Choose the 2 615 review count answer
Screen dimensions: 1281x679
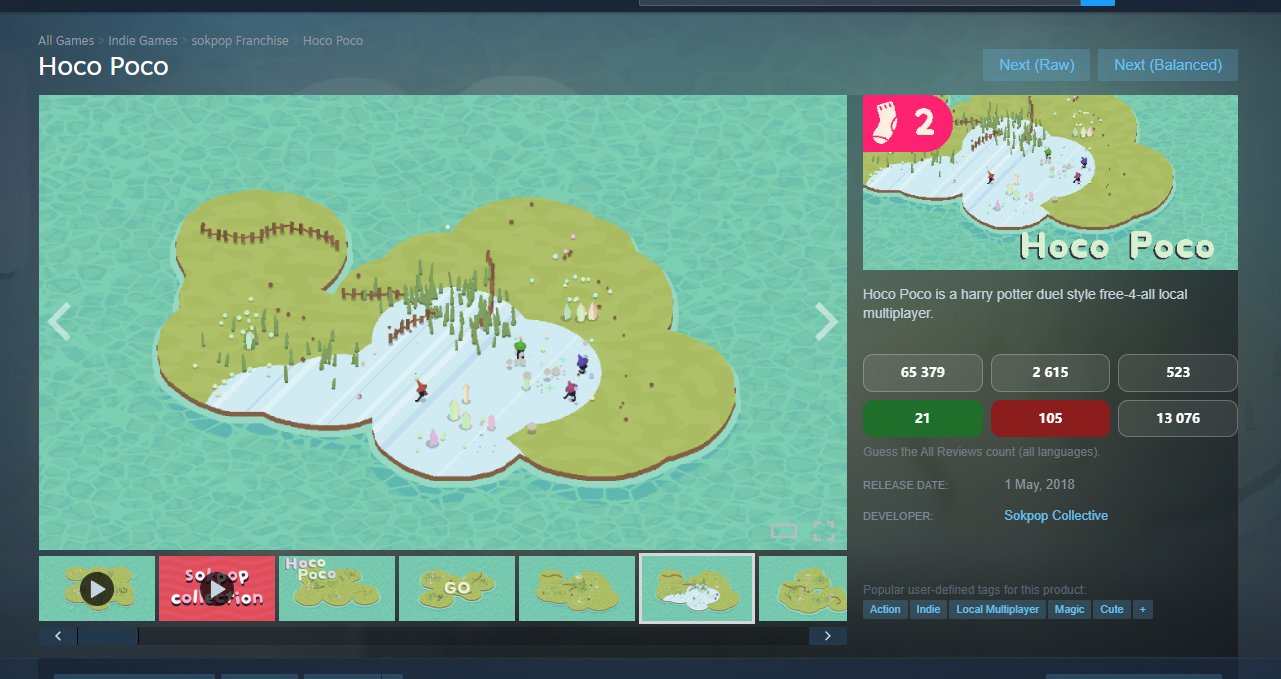(x=1050, y=372)
